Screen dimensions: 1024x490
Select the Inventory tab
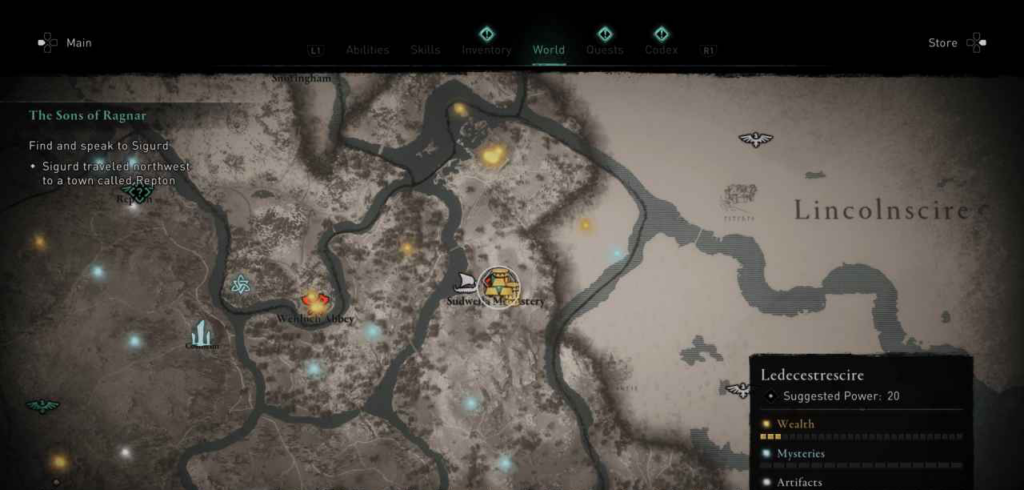click(486, 50)
